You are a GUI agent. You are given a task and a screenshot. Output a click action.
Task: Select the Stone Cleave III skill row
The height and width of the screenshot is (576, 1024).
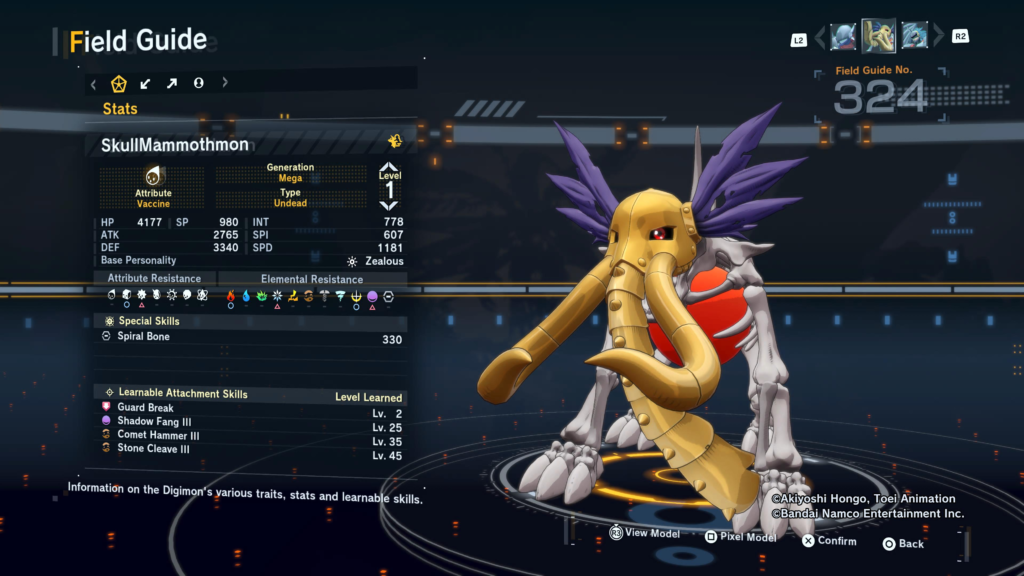(252, 450)
